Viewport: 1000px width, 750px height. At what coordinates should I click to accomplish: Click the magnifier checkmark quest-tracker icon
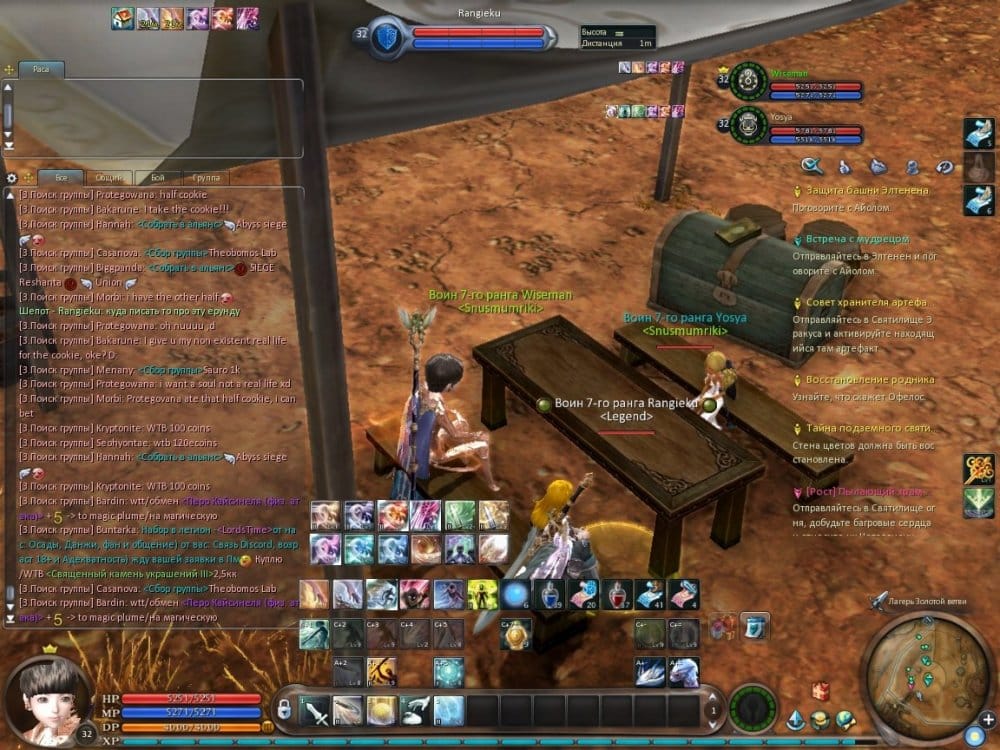coord(811,166)
